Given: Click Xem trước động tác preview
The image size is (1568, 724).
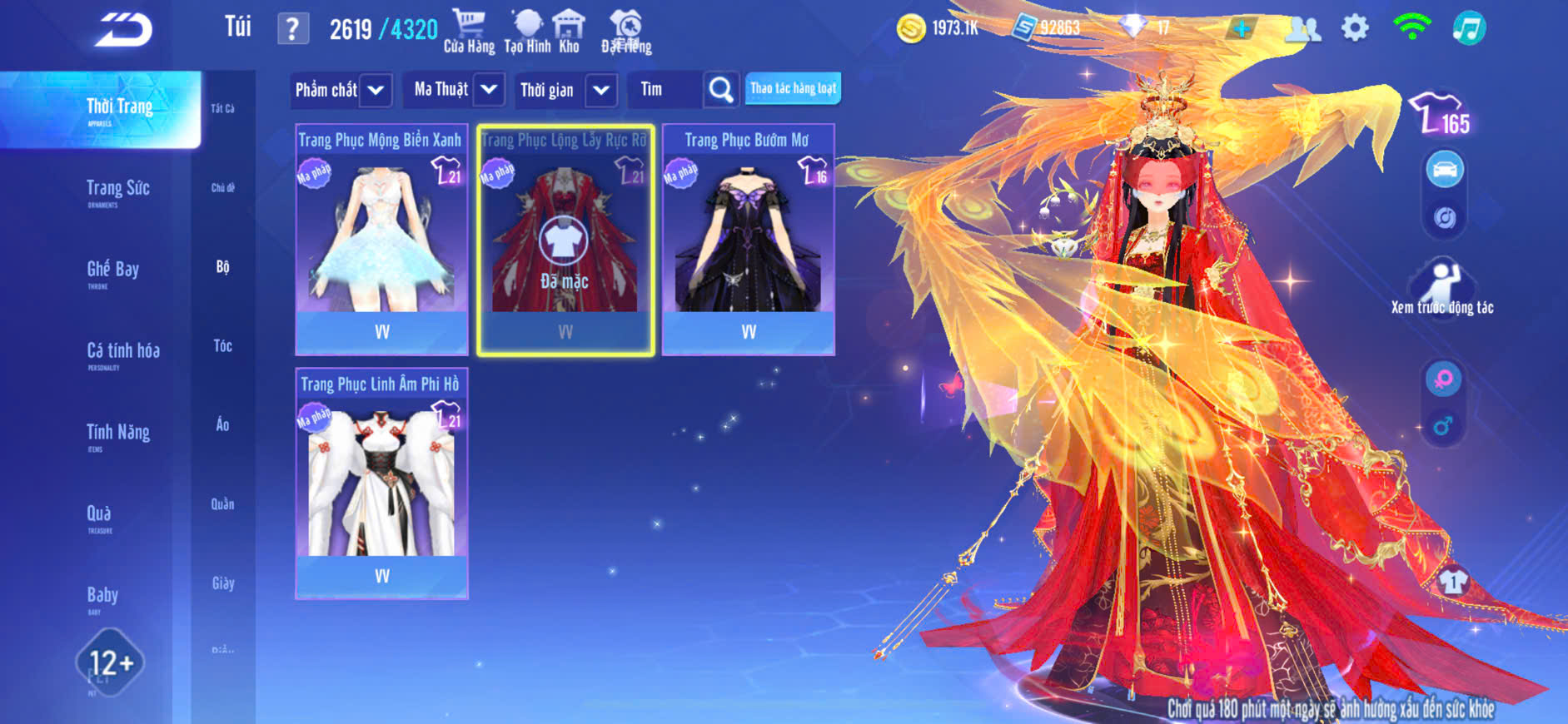Looking at the screenshot, I should 1442,287.
